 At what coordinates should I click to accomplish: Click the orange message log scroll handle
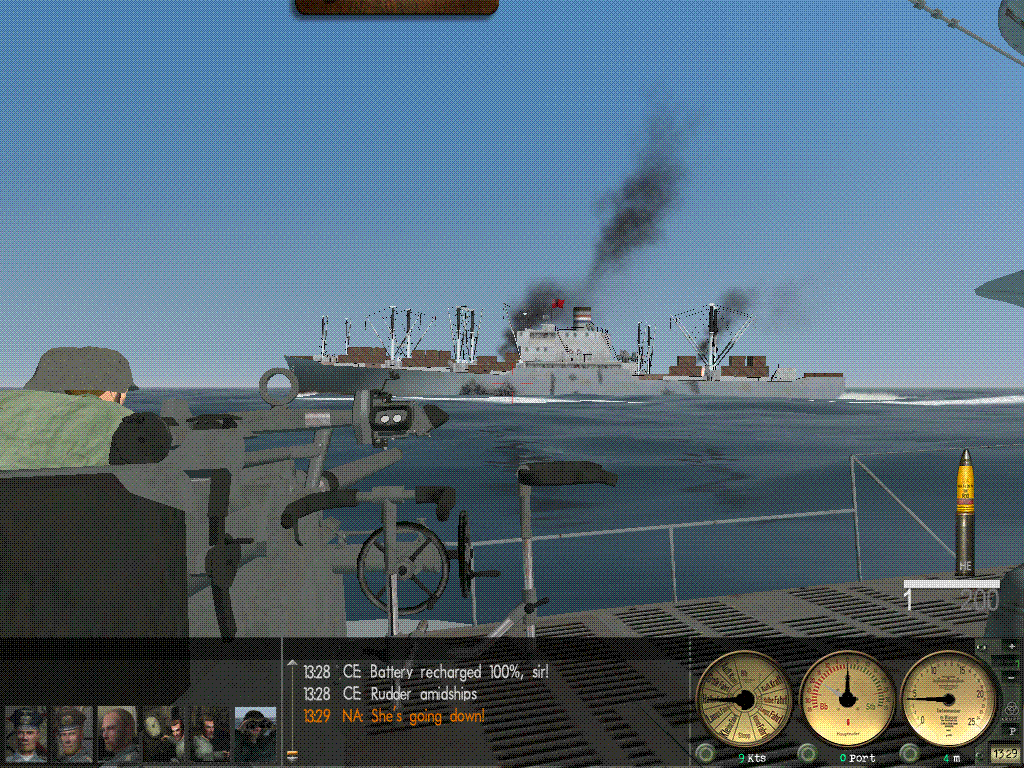(292, 754)
